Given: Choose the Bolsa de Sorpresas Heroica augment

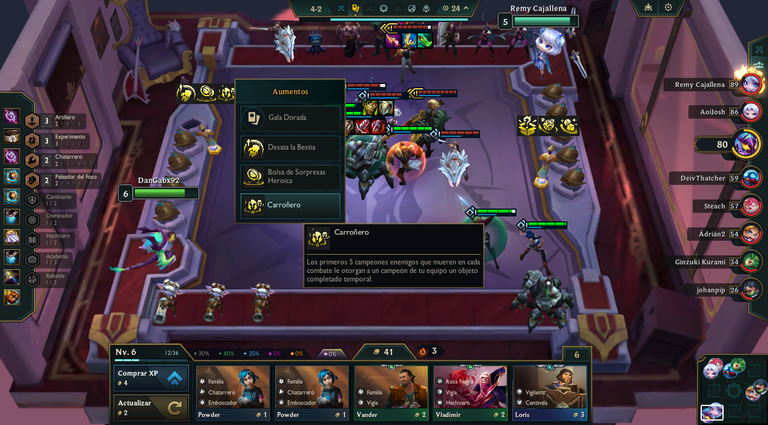Looking at the screenshot, I should point(290,176).
